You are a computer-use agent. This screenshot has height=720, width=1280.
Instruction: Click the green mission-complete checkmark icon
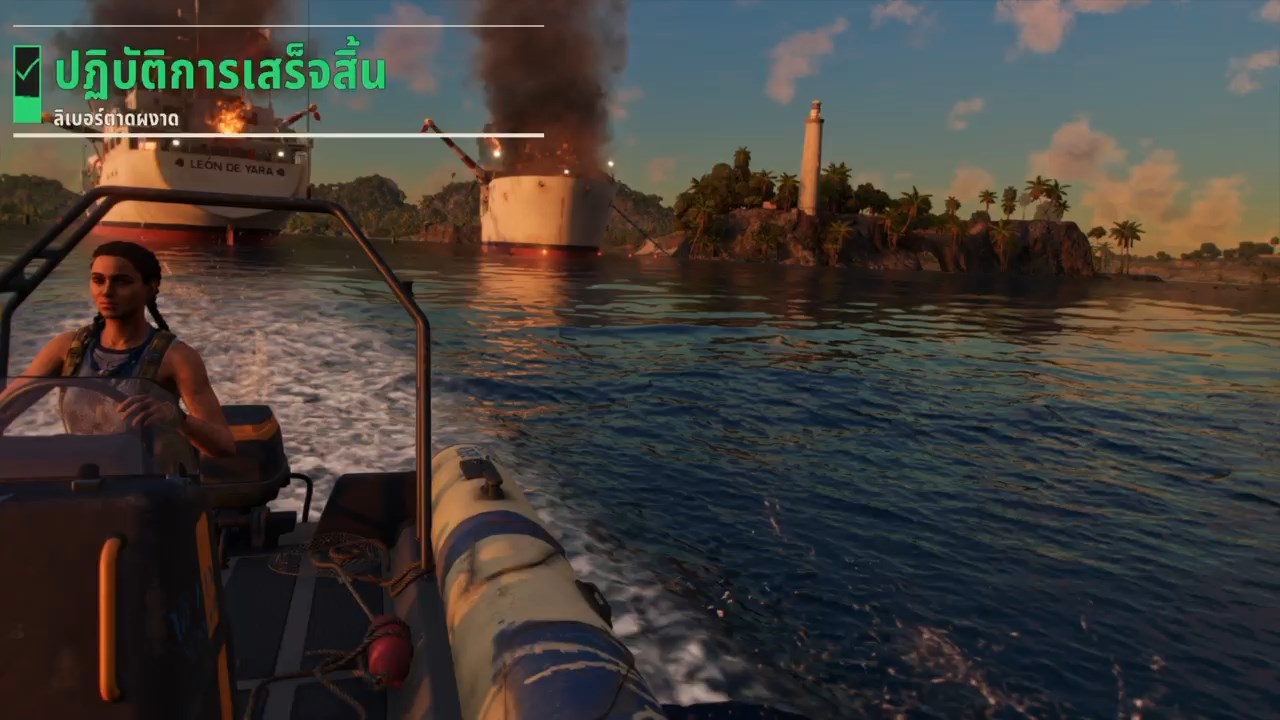pos(27,70)
